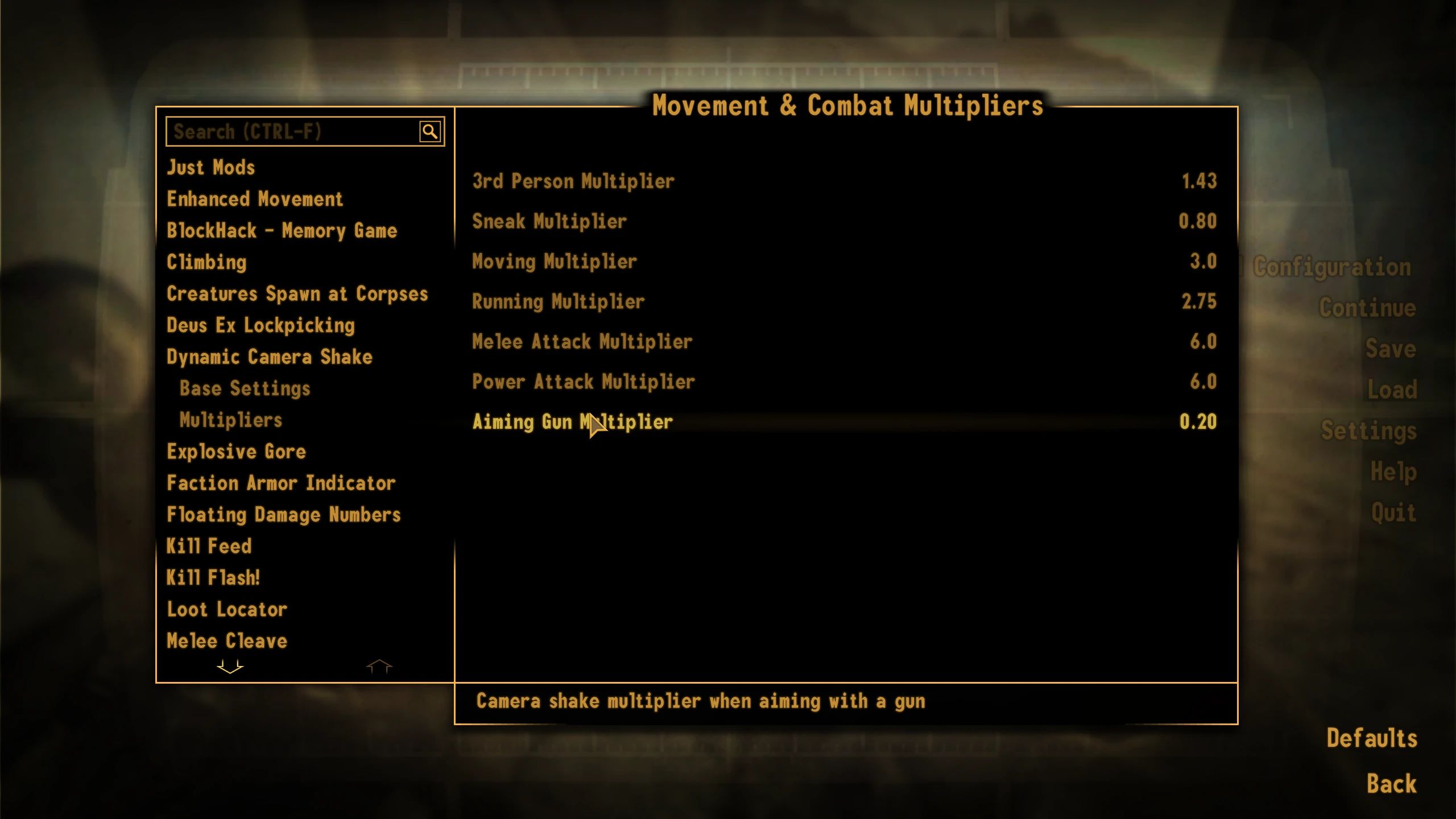Select the Just Mods entry
Viewport: 1456px width, 819px height.
[210, 167]
